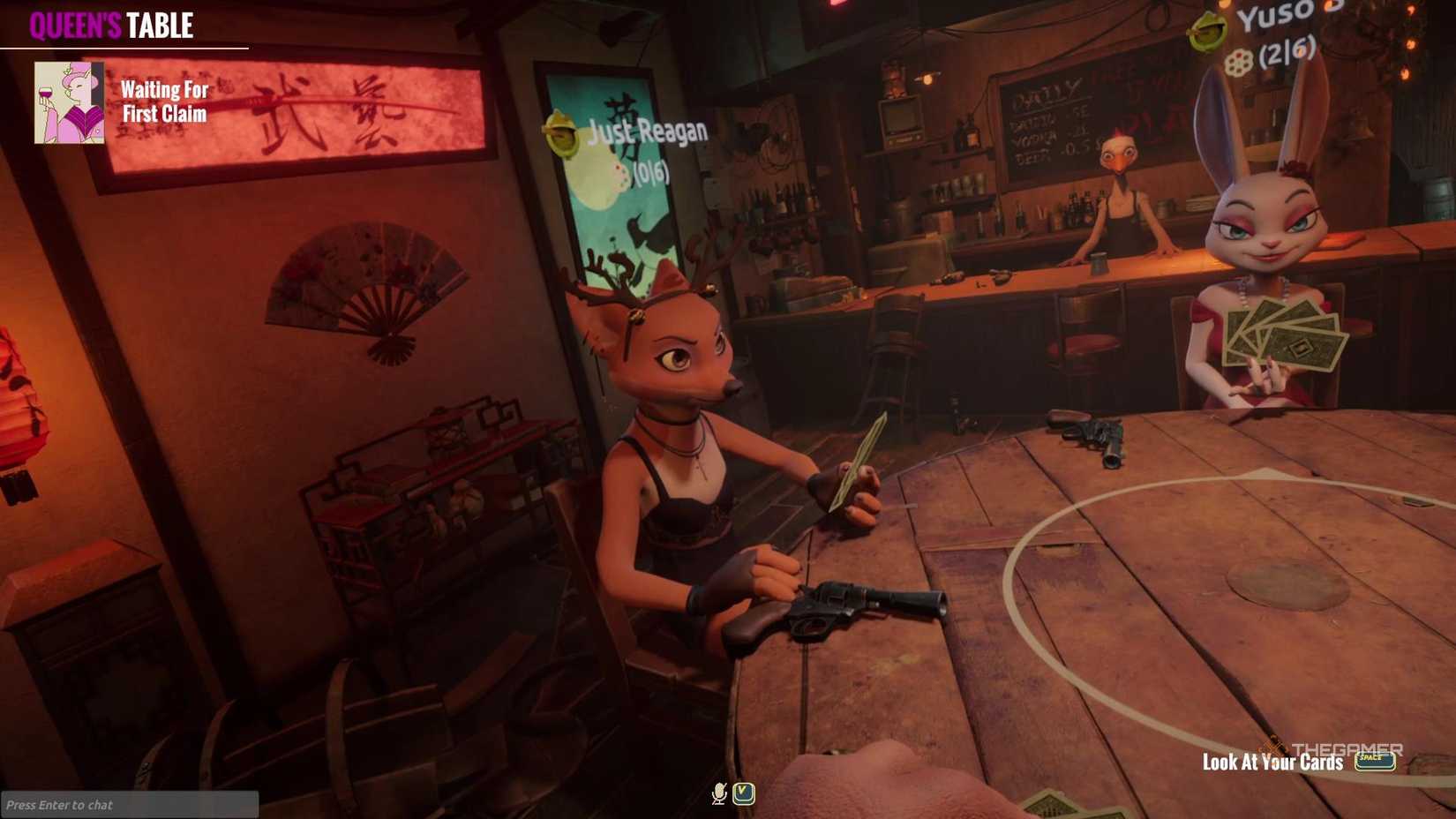Select the revolver cylinder icon under Yuso's name
This screenshot has width=1456, height=819.
point(1239,62)
